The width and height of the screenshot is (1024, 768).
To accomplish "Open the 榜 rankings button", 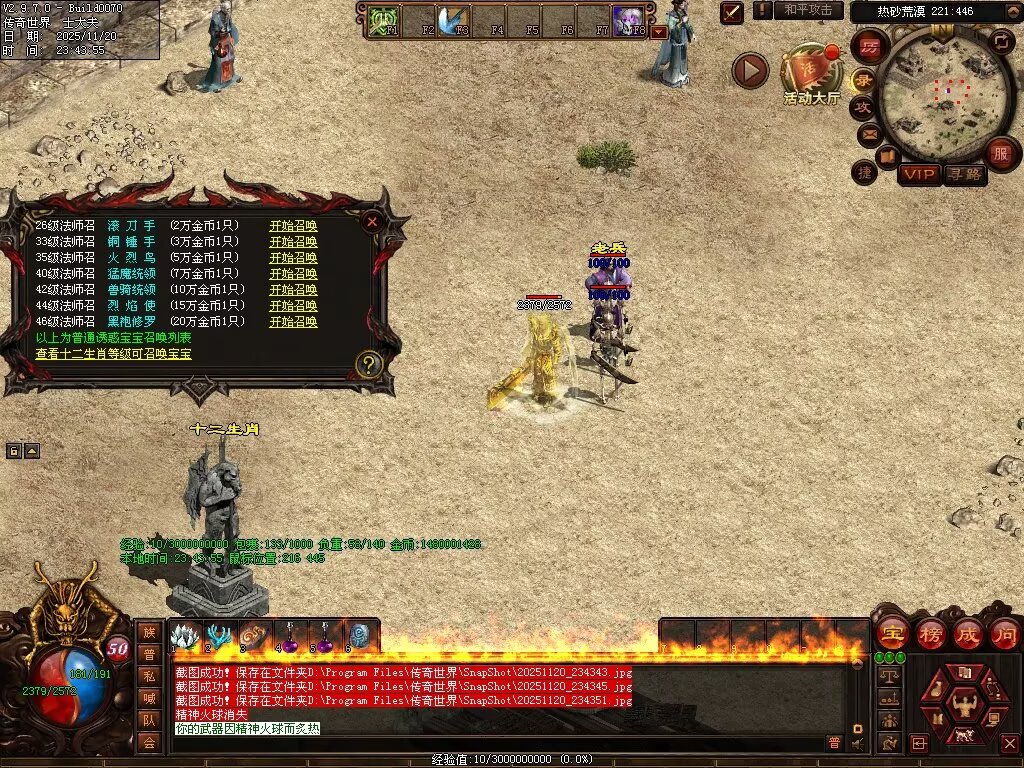I will tap(929, 633).
